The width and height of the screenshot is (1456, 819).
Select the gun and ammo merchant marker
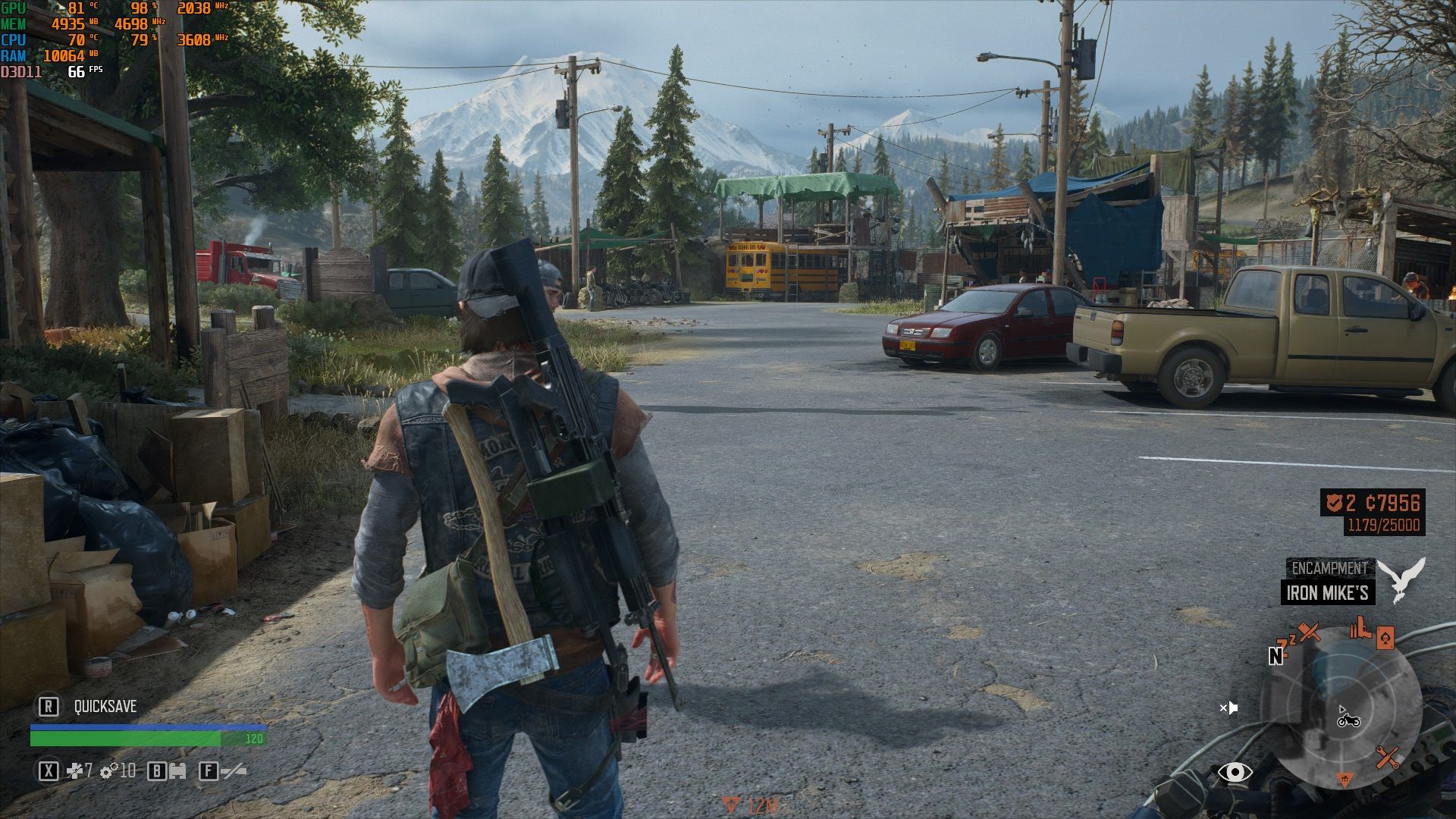pos(1360,629)
